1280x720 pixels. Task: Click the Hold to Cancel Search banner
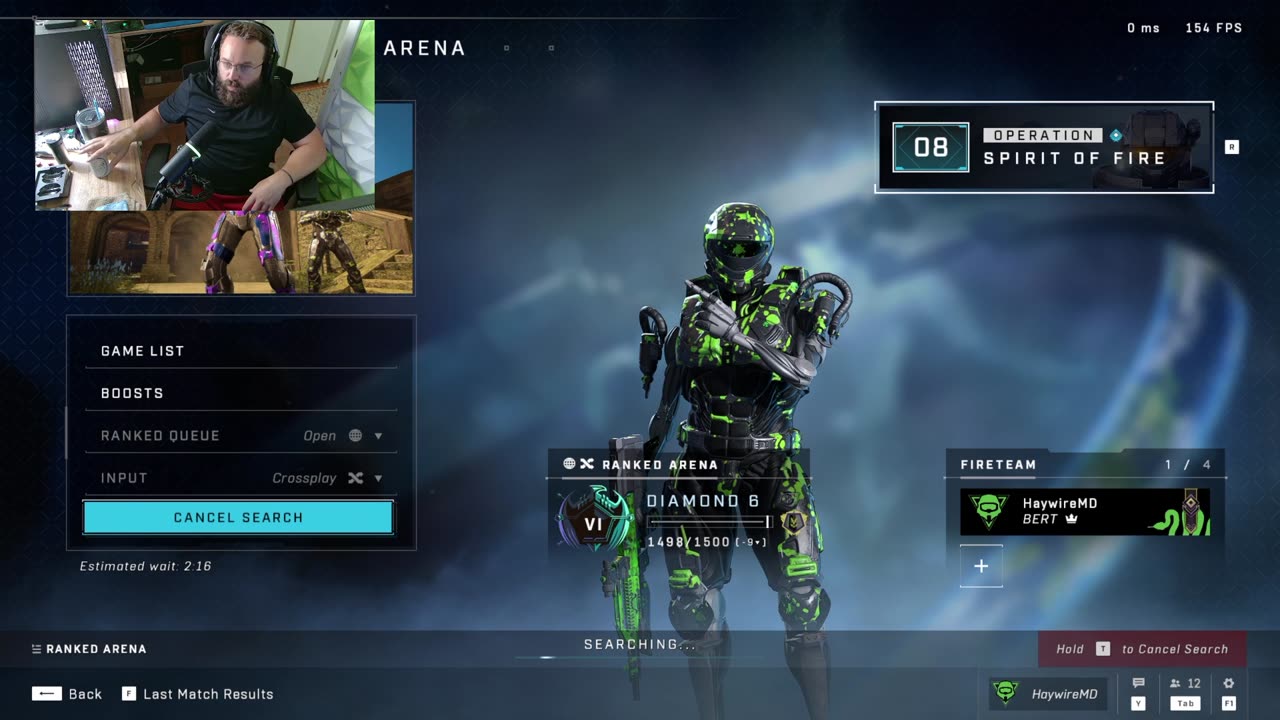coord(1142,649)
